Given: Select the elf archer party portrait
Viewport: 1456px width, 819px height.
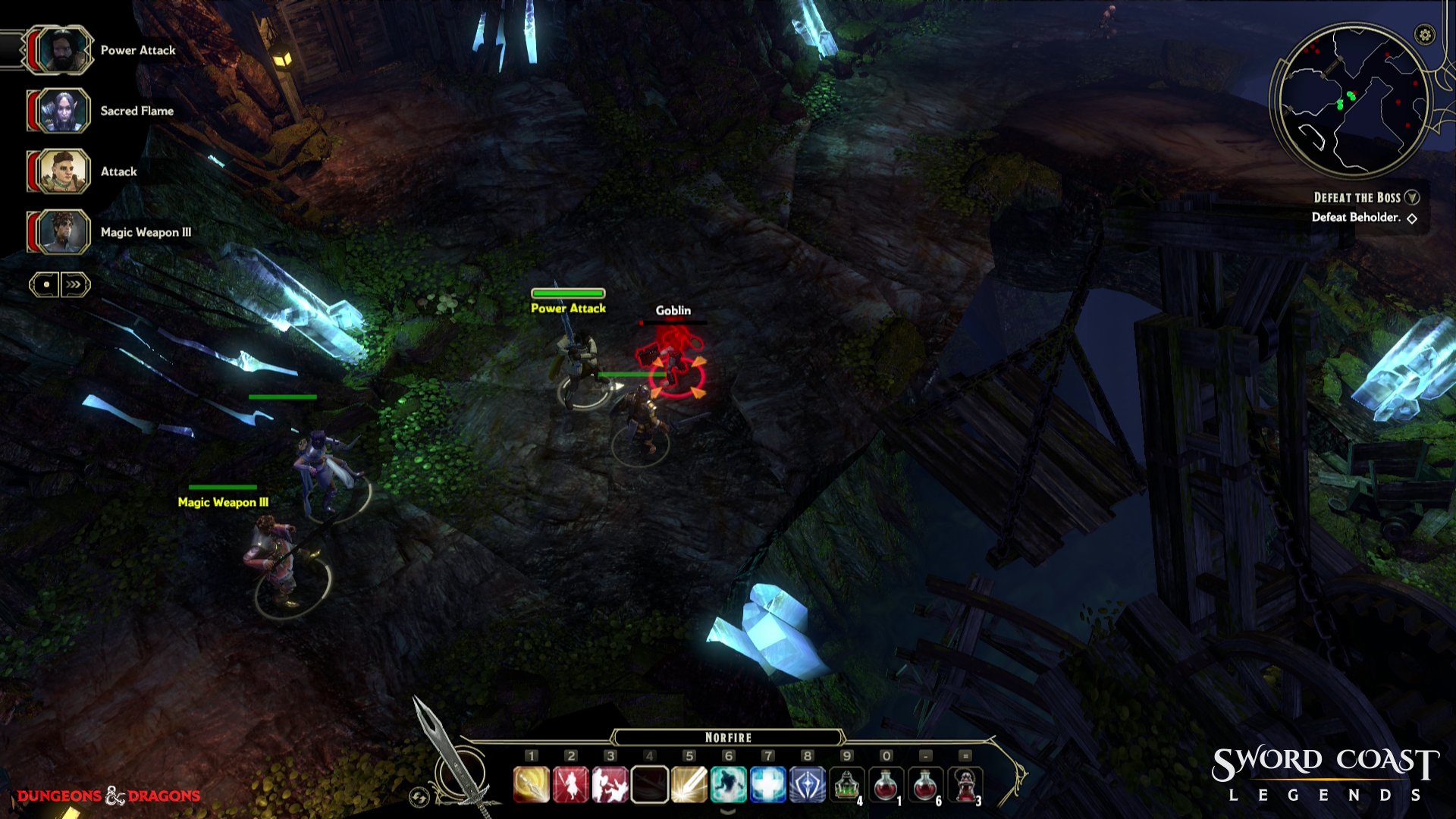Looking at the screenshot, I should tap(61, 111).
